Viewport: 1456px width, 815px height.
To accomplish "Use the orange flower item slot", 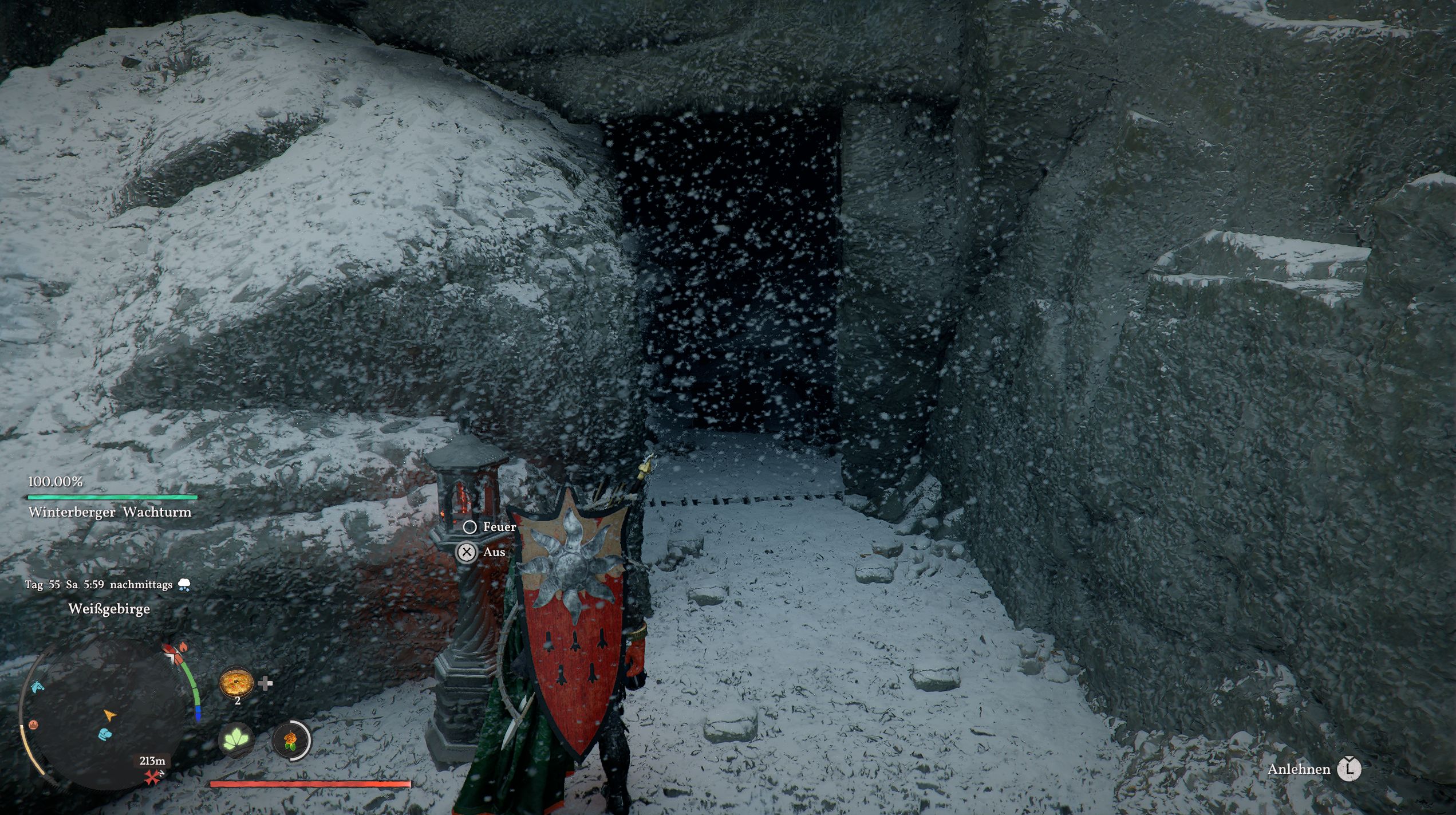I will pyautogui.click(x=291, y=741).
